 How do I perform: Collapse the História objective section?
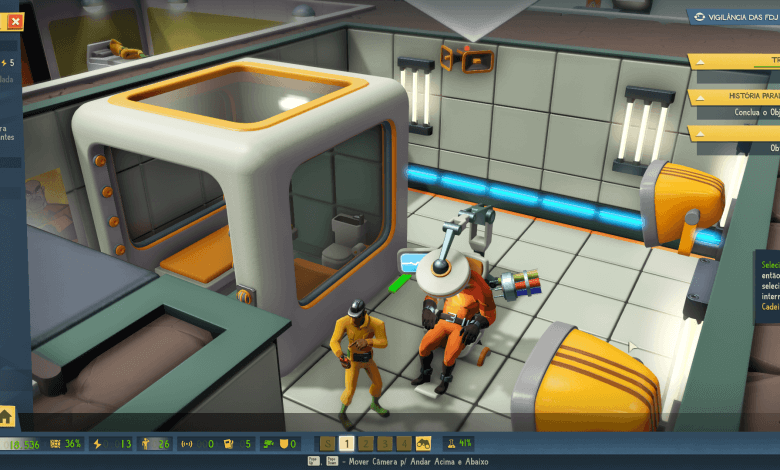pos(700,97)
